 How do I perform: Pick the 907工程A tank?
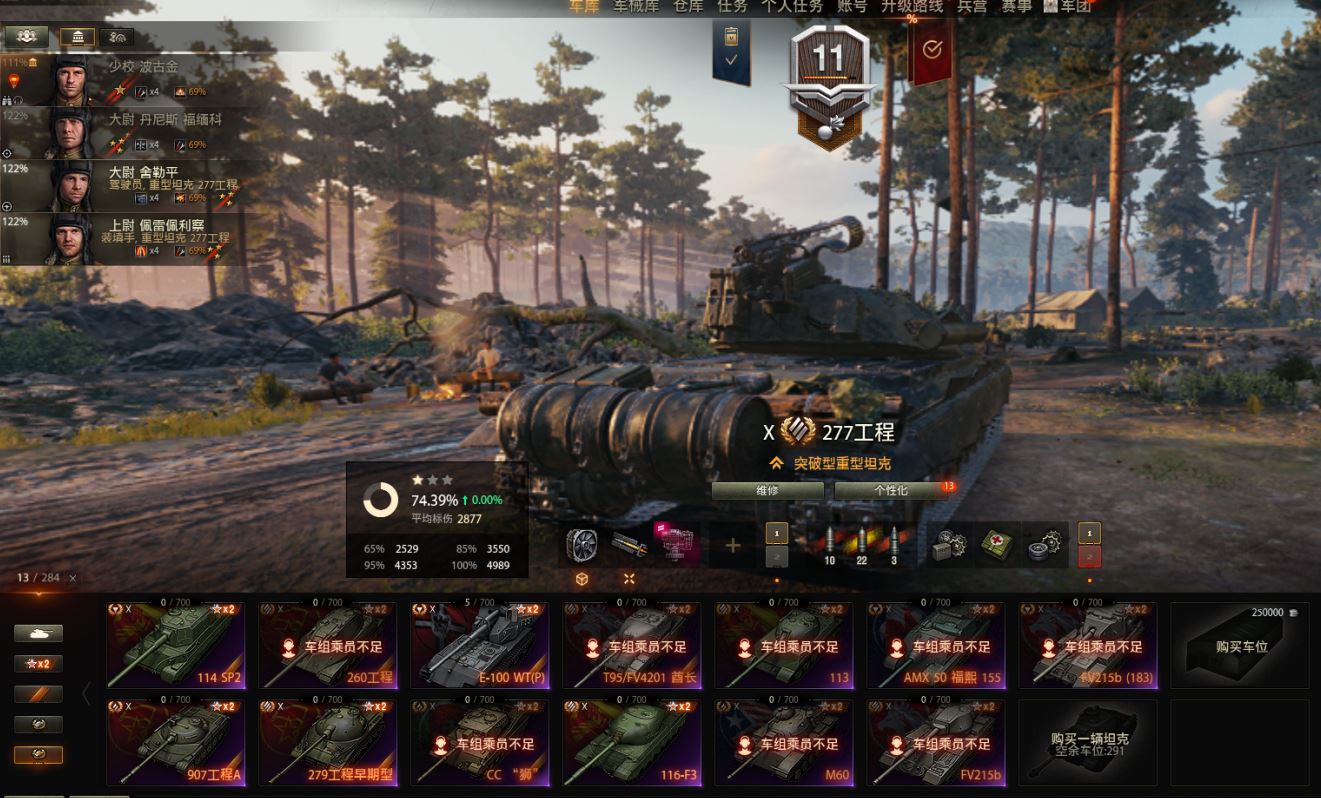point(176,742)
